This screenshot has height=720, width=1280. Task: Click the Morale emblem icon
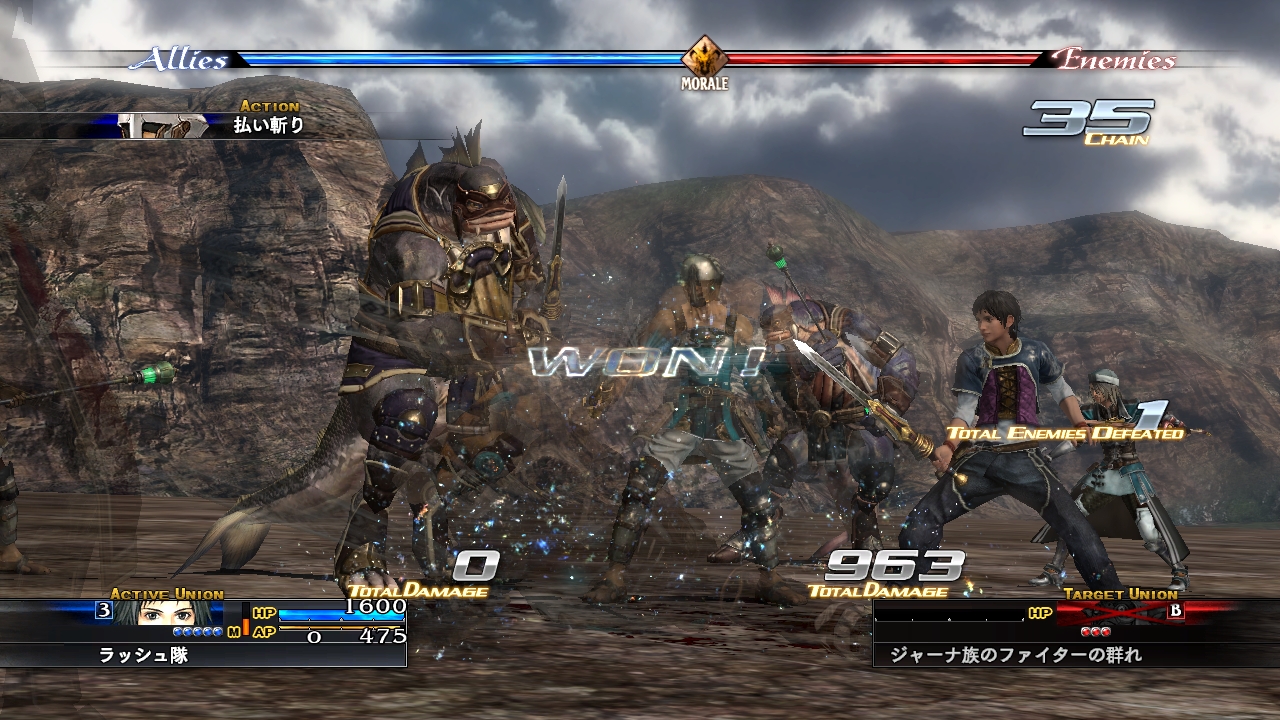tap(704, 56)
